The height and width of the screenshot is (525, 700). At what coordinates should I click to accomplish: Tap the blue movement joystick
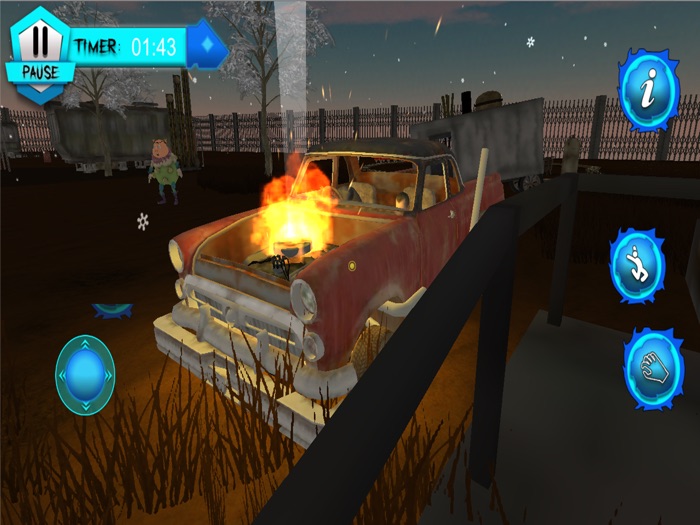pyautogui.click(x=84, y=375)
